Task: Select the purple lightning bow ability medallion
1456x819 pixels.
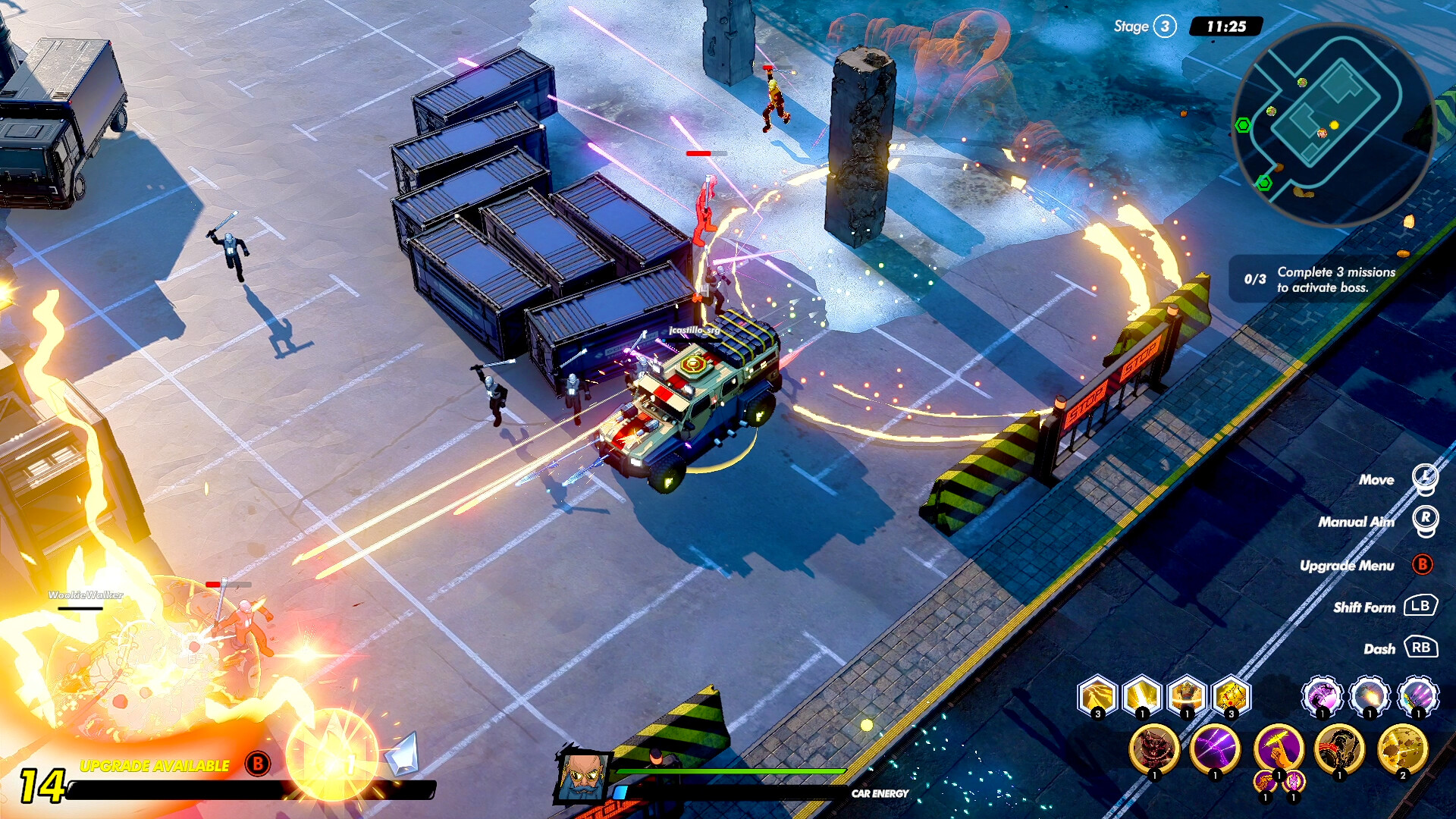Action: [x=1215, y=752]
